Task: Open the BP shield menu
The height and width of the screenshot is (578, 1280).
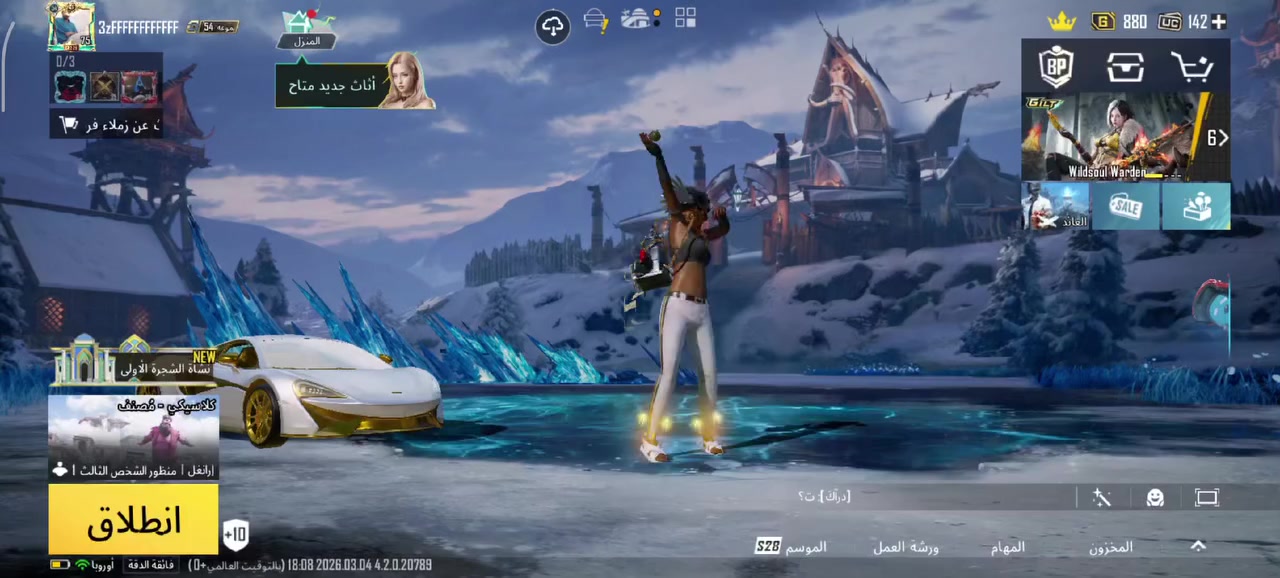Action: click(1056, 67)
